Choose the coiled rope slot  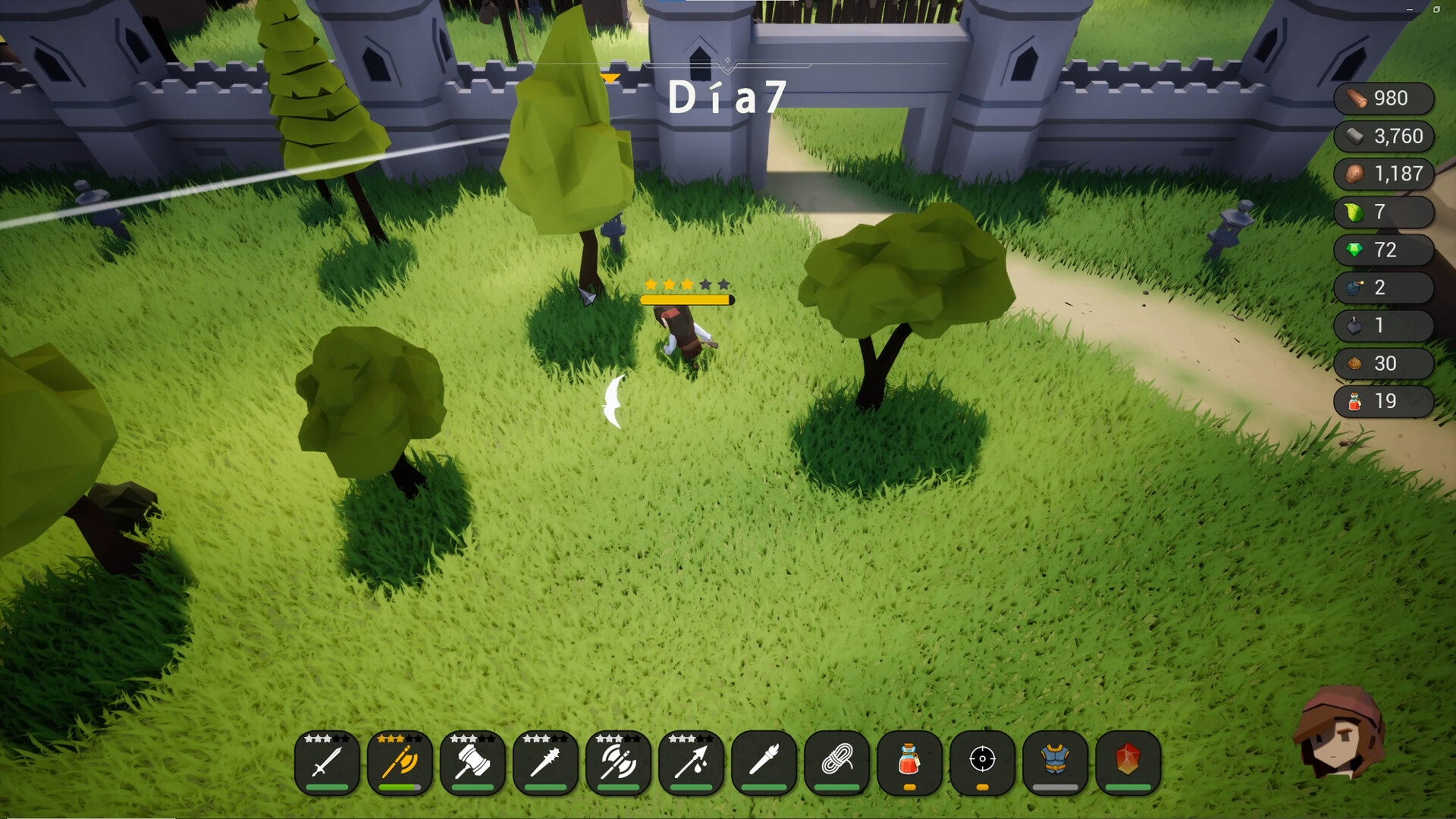[836, 761]
